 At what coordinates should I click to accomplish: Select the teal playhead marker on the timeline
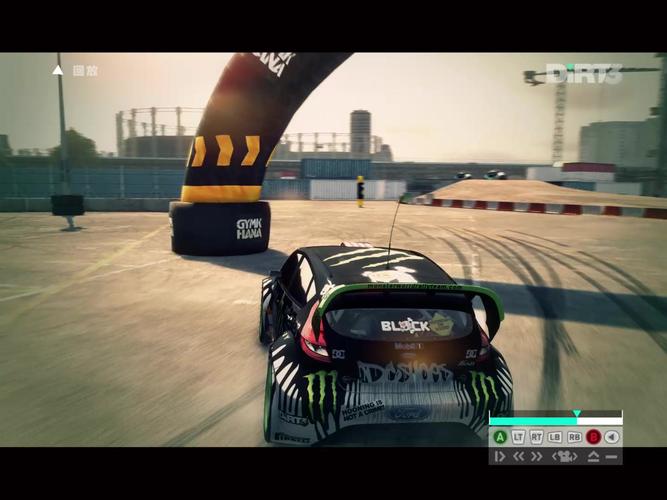(577, 413)
